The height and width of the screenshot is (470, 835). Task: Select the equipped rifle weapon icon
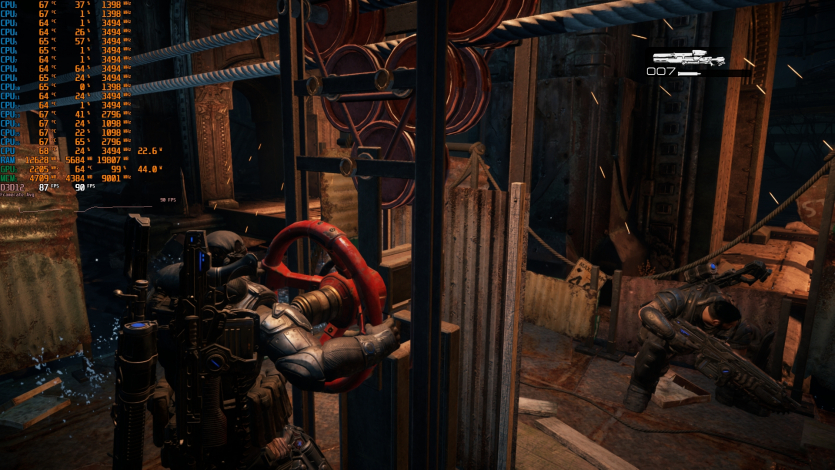688,58
